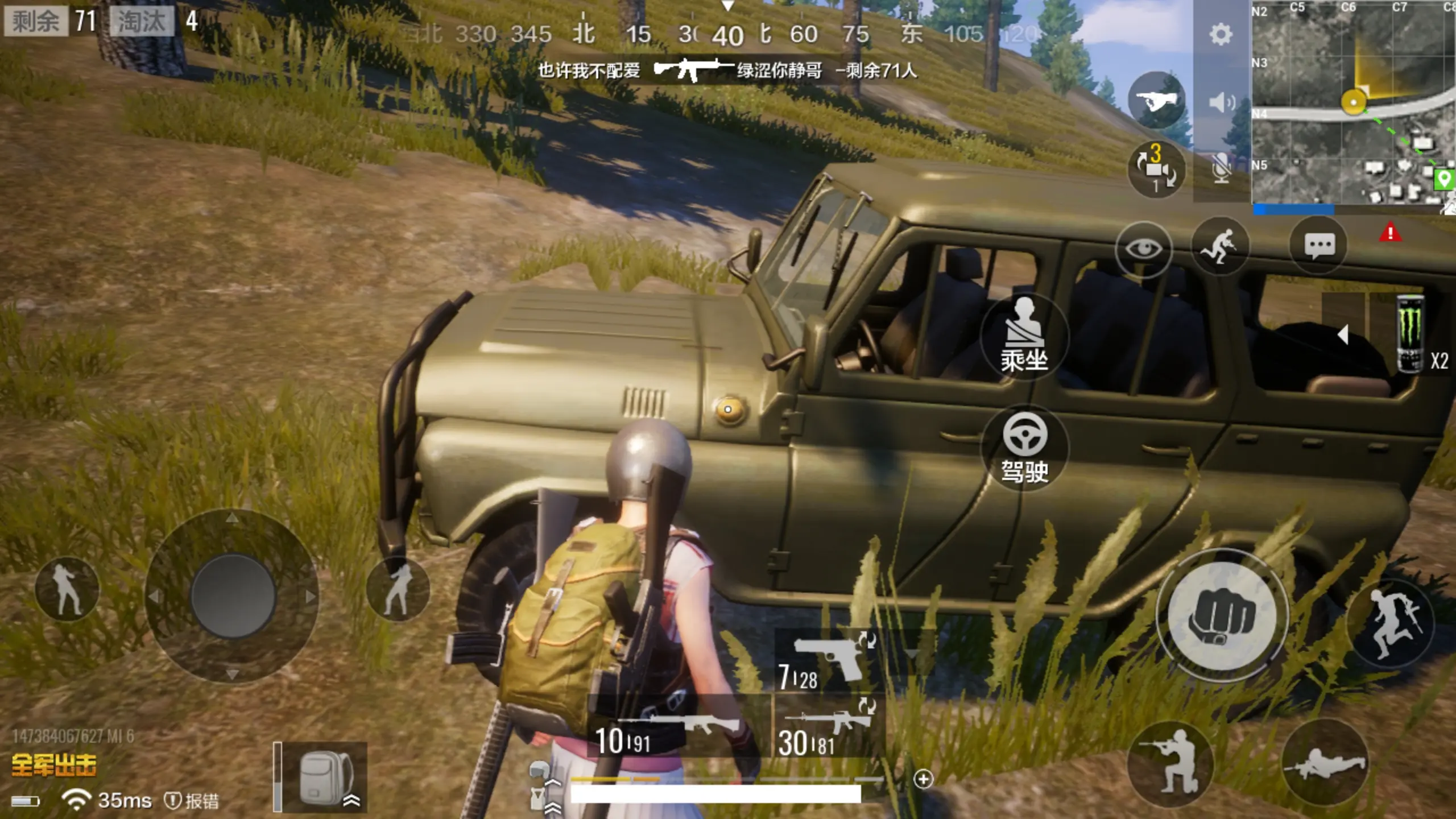Image resolution: width=1456 pixels, height=819 pixels.
Task: Click the 报错 report error button
Action: tap(192, 801)
